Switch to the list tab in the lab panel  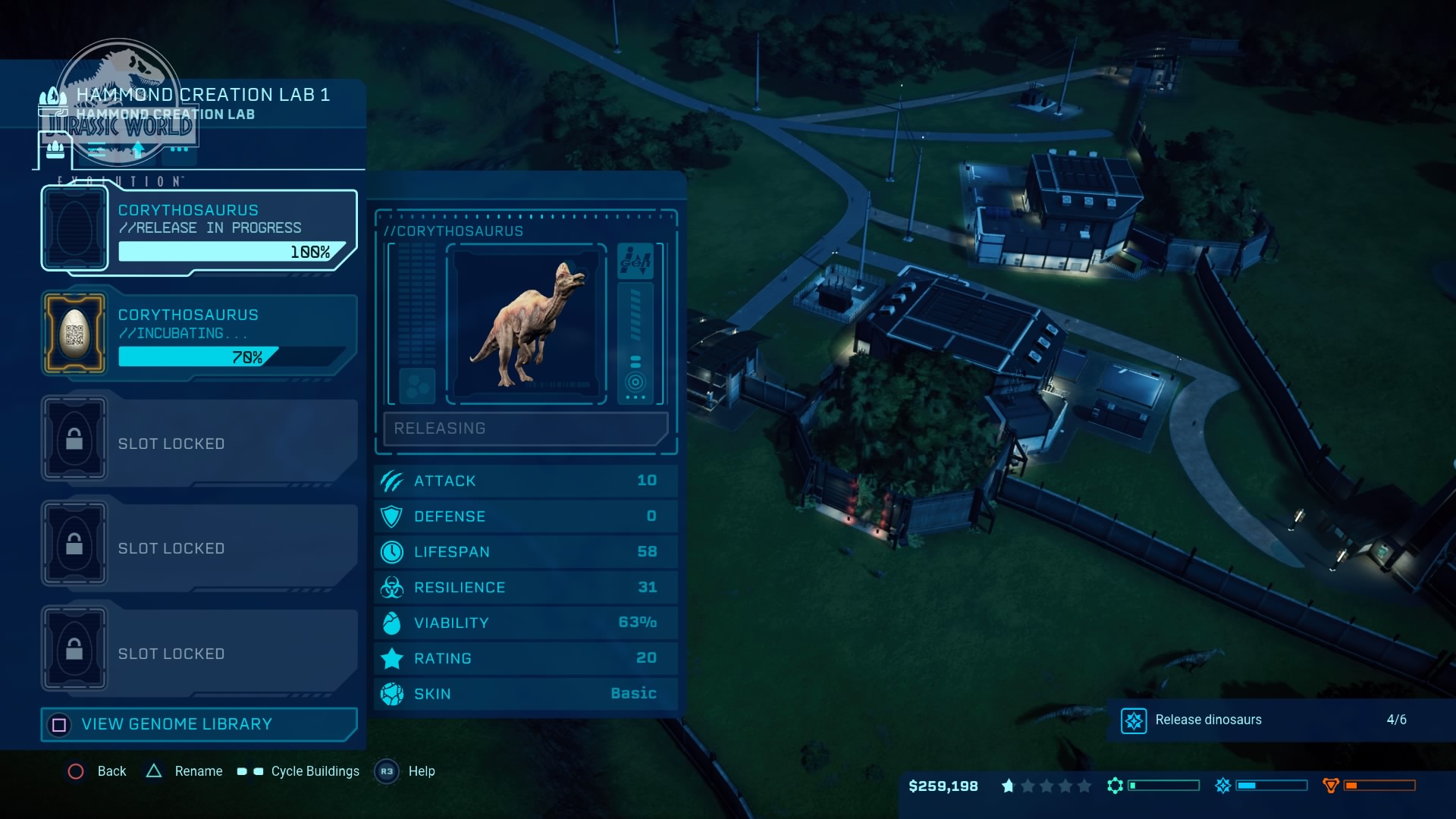[95, 150]
